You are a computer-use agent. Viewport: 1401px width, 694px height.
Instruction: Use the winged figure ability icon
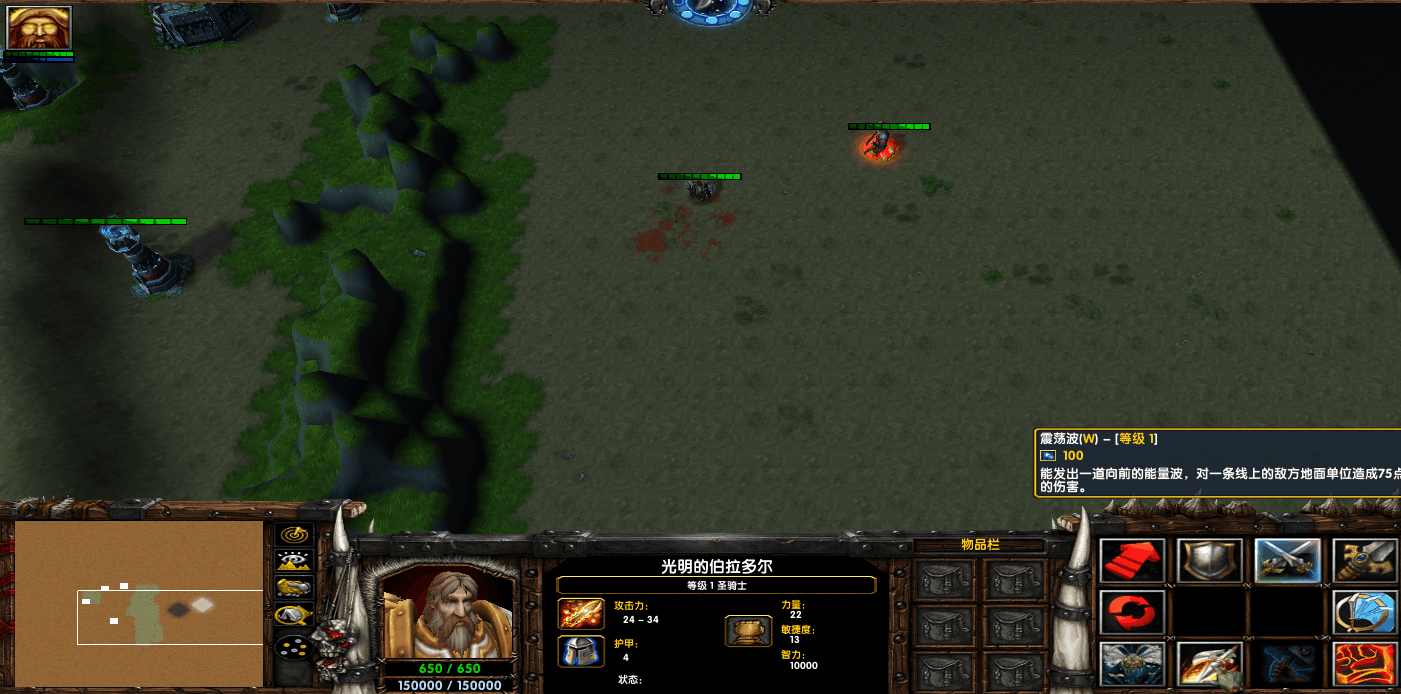pos(1132,663)
